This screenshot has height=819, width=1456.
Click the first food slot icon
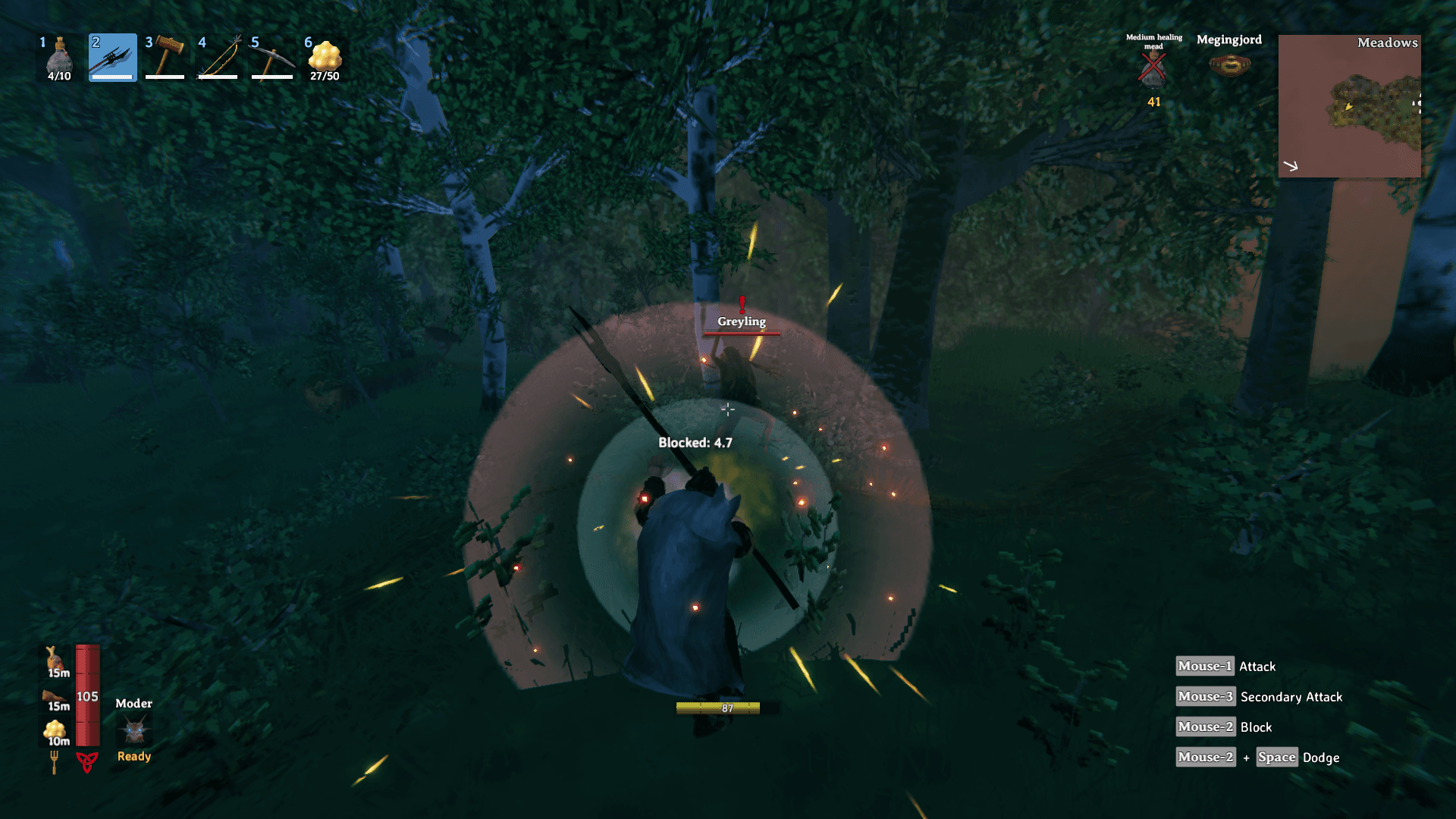pos(53,660)
